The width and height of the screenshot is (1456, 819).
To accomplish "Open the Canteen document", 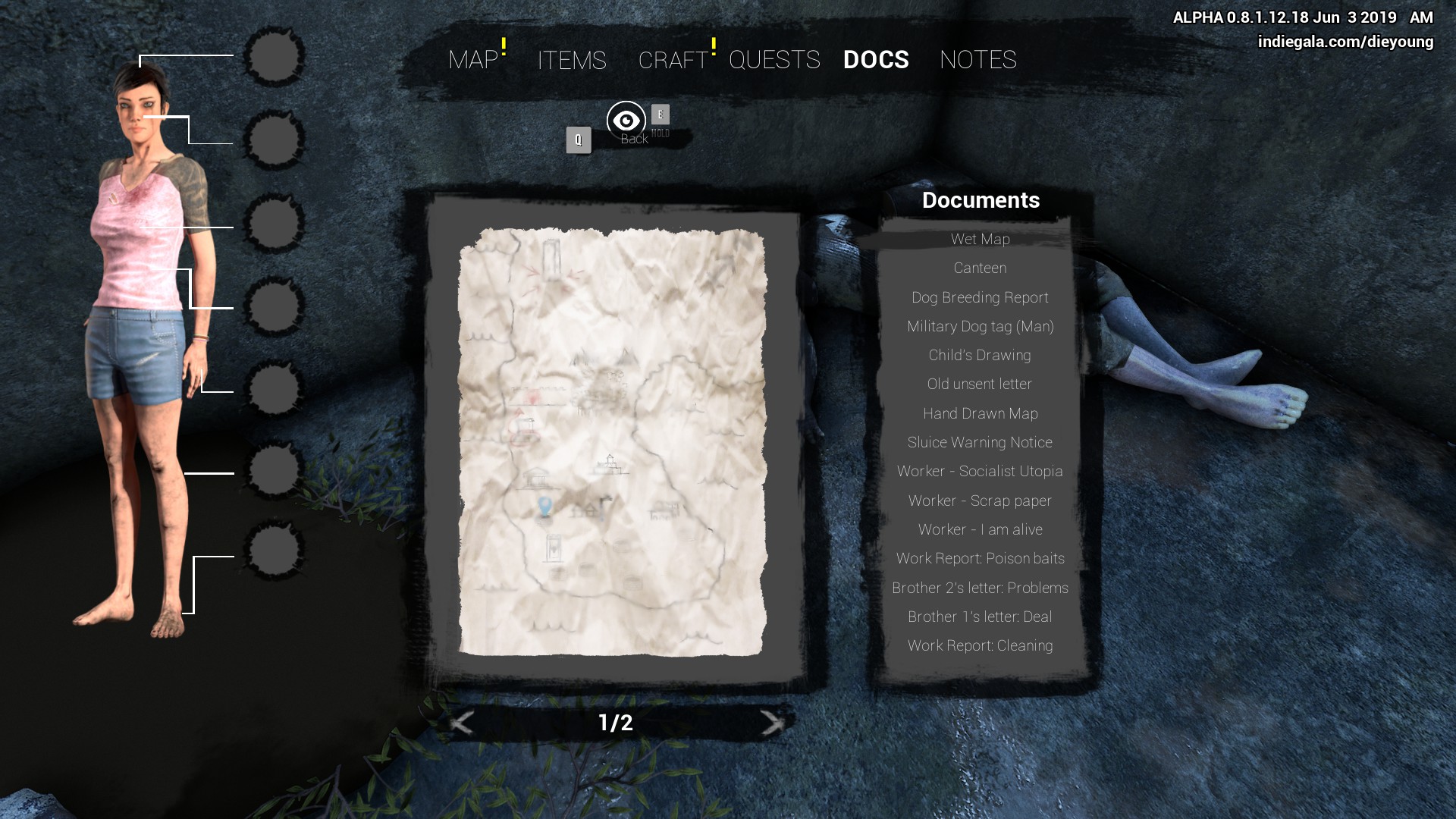I will click(980, 268).
